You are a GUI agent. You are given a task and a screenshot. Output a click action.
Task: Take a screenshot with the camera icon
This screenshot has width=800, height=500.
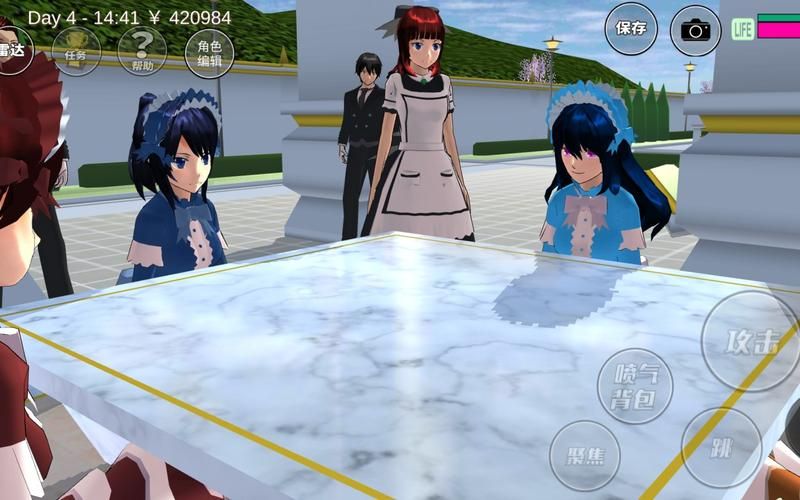pyautogui.click(x=695, y=30)
